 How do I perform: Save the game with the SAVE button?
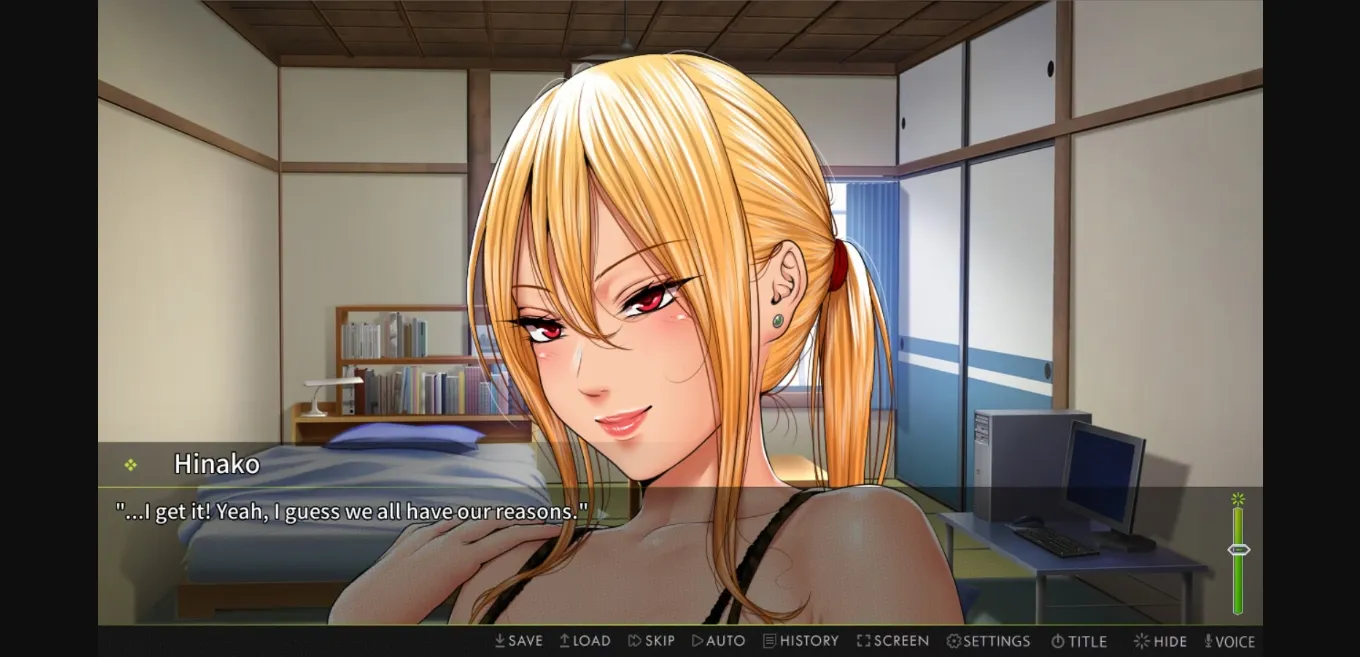tap(518, 641)
